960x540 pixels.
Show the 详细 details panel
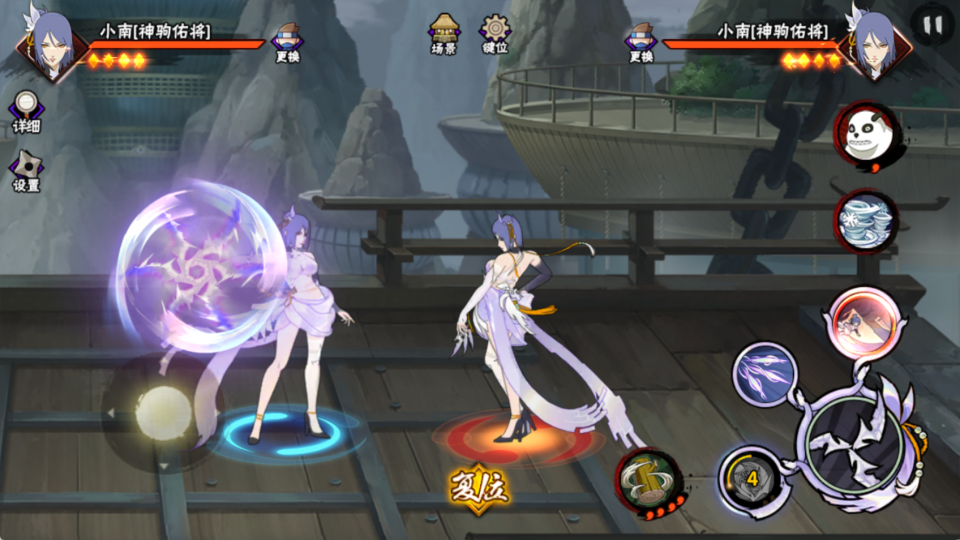coord(26,112)
